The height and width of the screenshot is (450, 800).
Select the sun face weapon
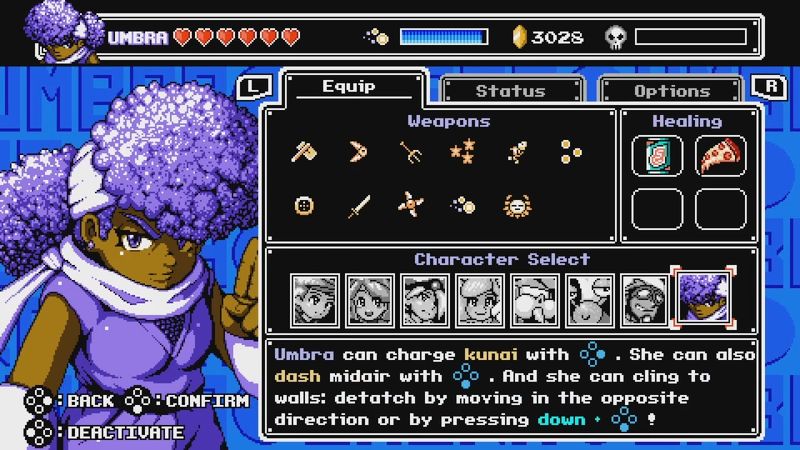click(515, 206)
